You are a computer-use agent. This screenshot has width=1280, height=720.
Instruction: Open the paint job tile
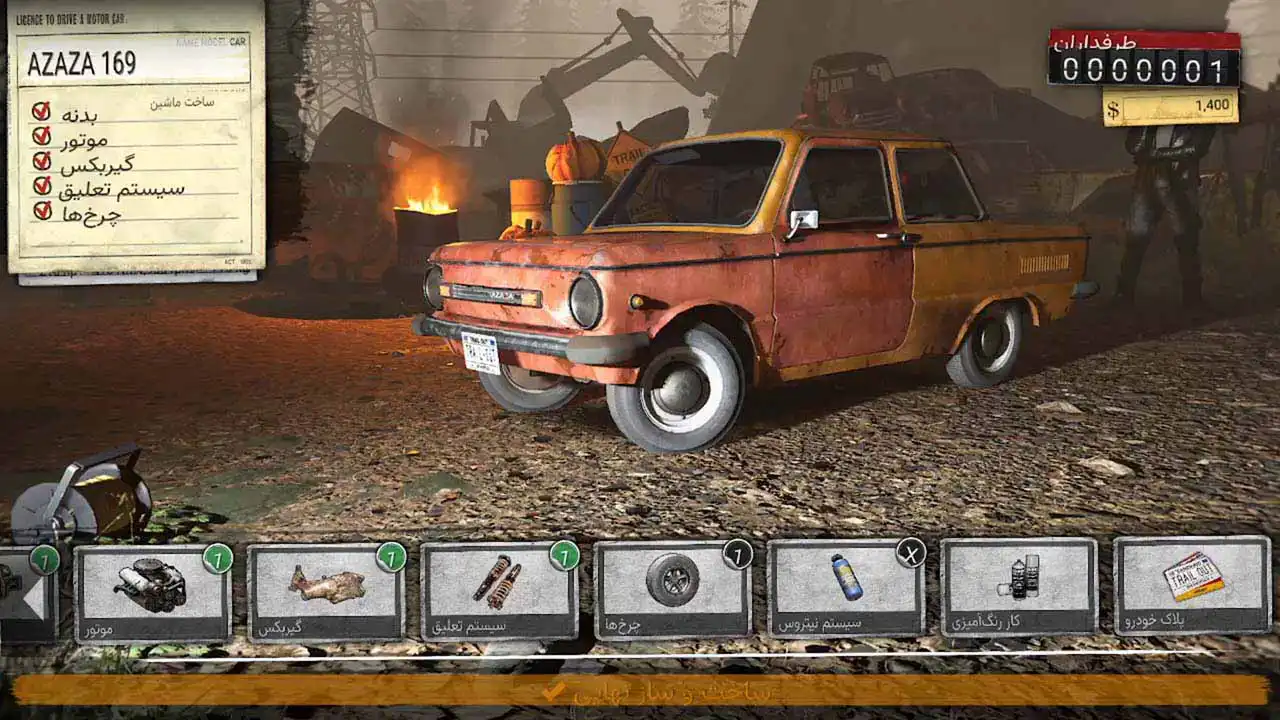coord(1018,586)
